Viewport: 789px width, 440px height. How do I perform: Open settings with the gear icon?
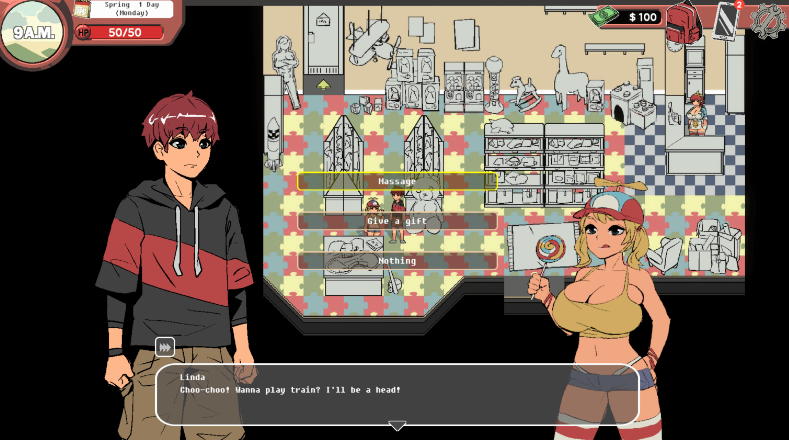(x=768, y=19)
